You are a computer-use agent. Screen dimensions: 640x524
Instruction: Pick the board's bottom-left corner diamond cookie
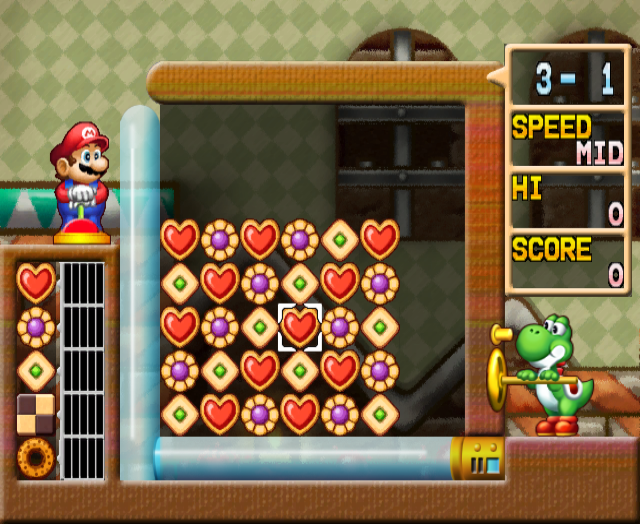tap(180, 414)
